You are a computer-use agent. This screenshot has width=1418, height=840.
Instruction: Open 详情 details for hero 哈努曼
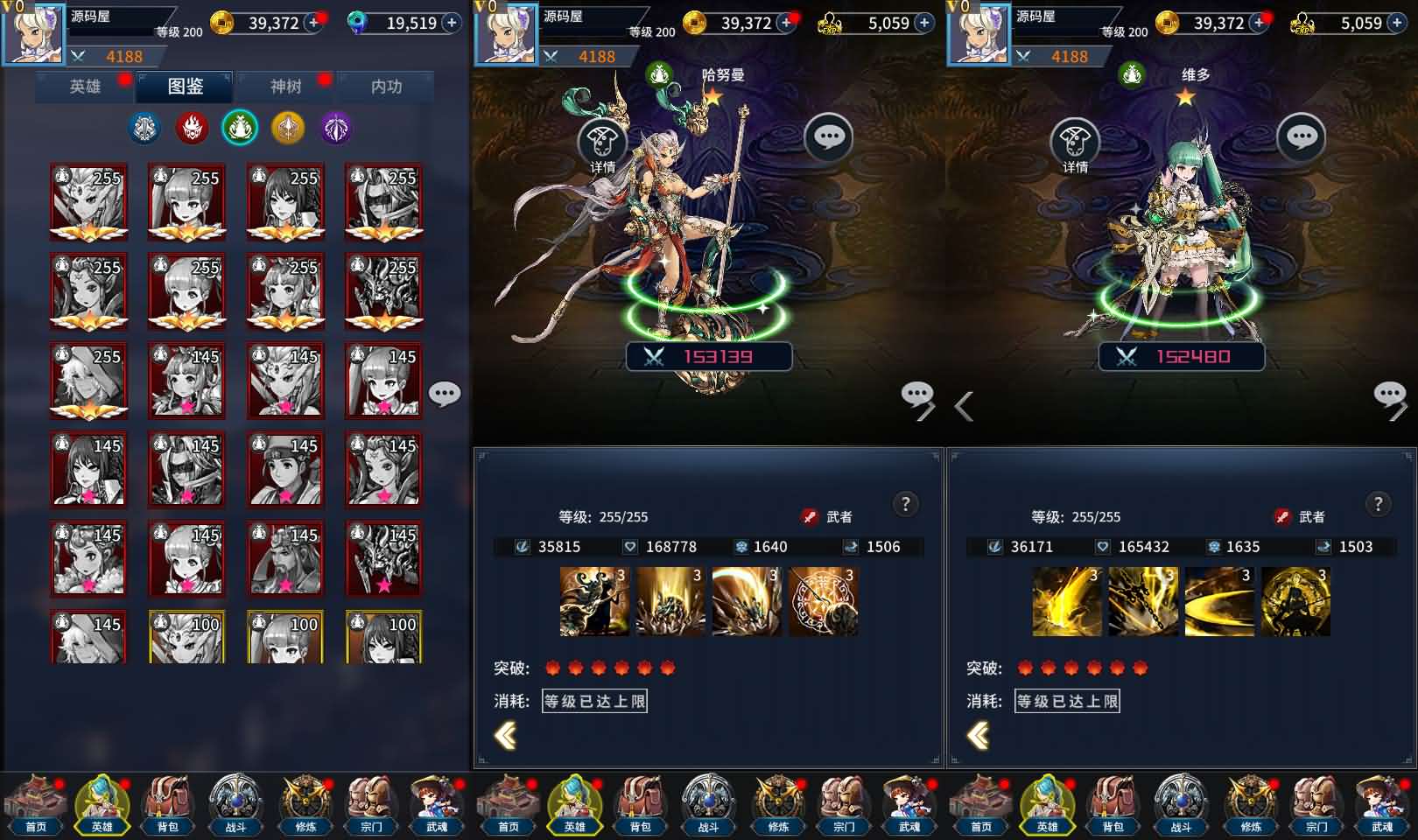602,144
